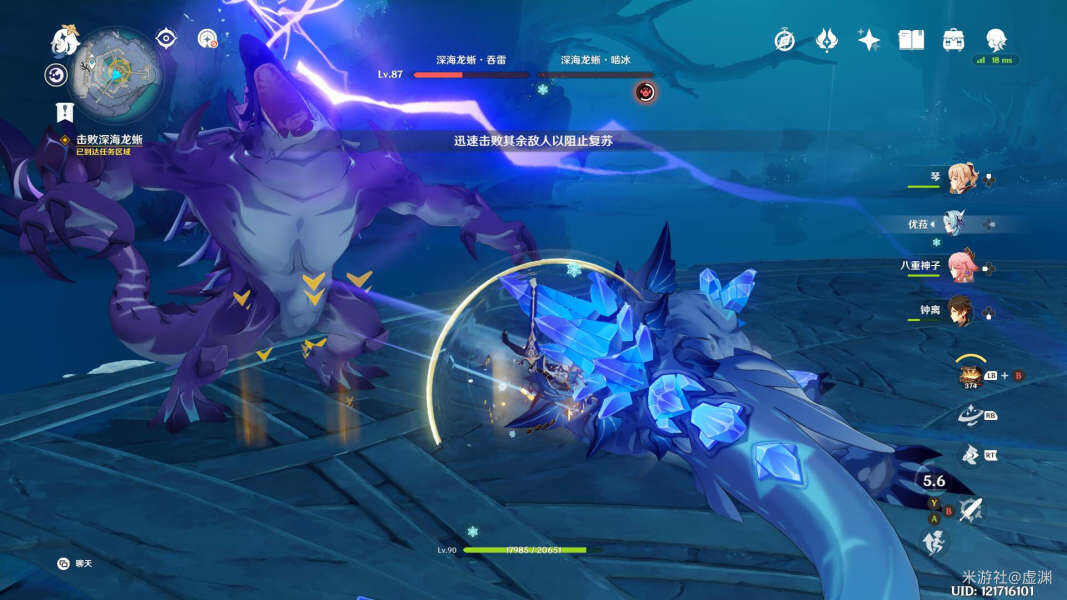Switch to party member 八重神子
This screenshot has height=600, width=1067.
click(960, 267)
